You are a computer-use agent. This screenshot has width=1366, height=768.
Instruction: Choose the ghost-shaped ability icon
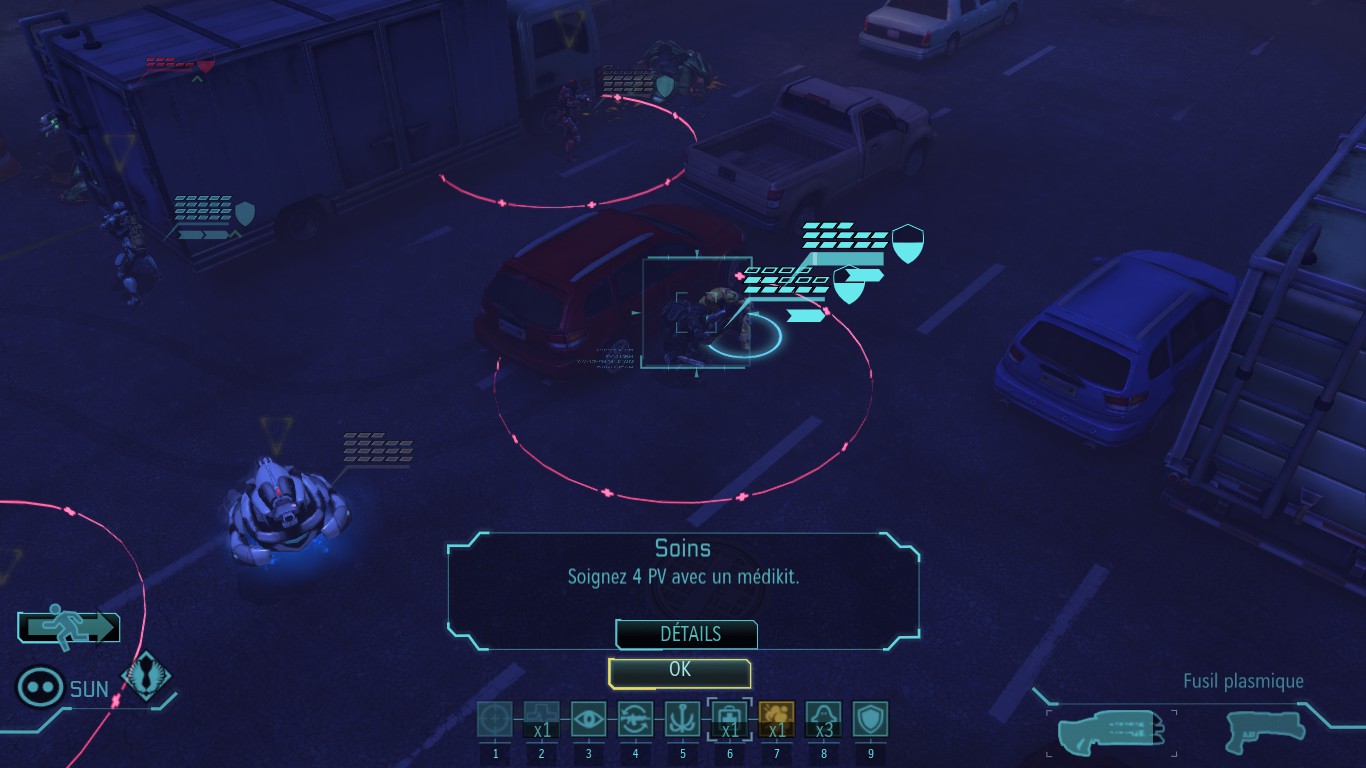823,720
